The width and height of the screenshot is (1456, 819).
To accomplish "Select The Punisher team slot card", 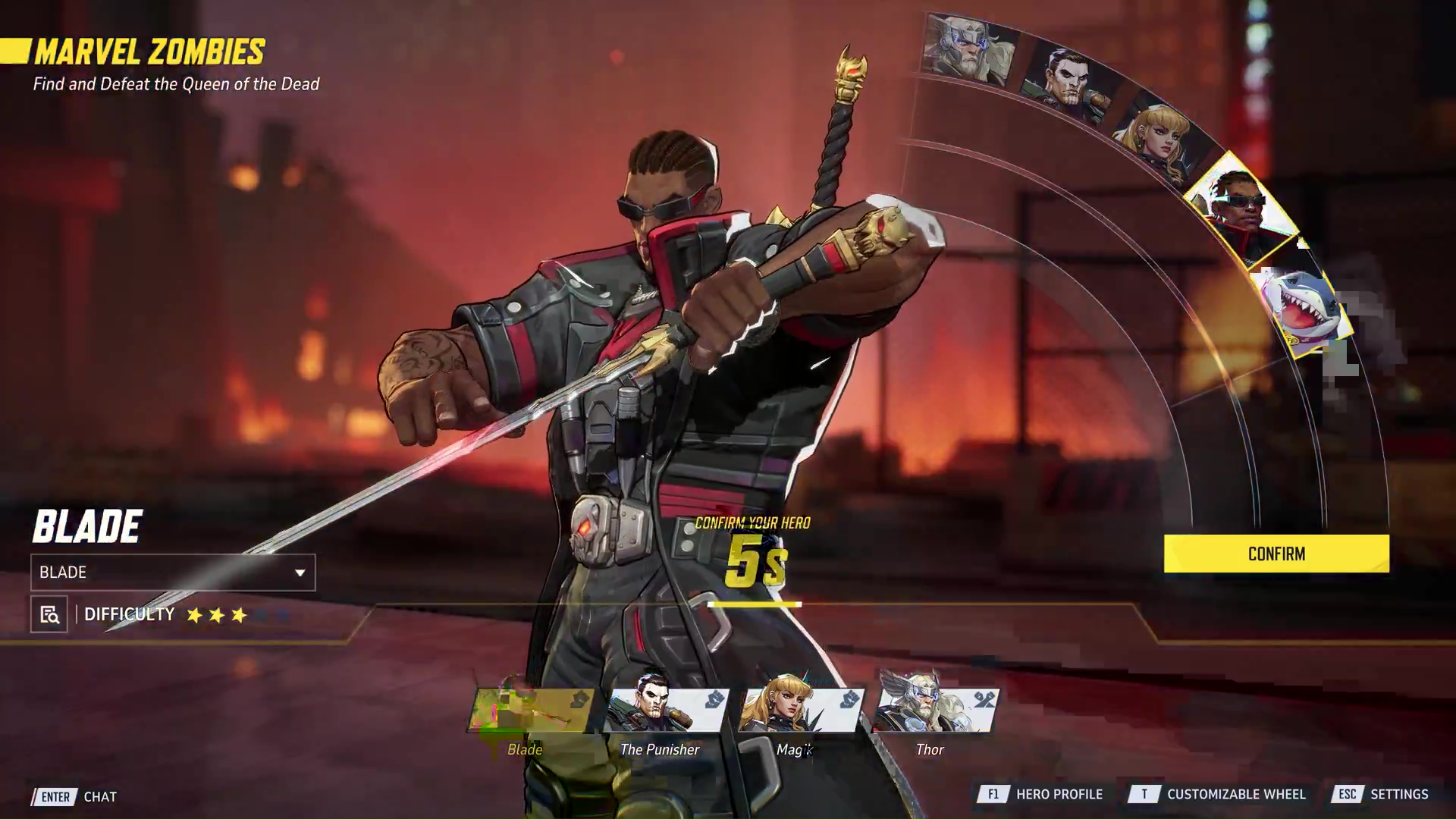I will tap(666, 711).
